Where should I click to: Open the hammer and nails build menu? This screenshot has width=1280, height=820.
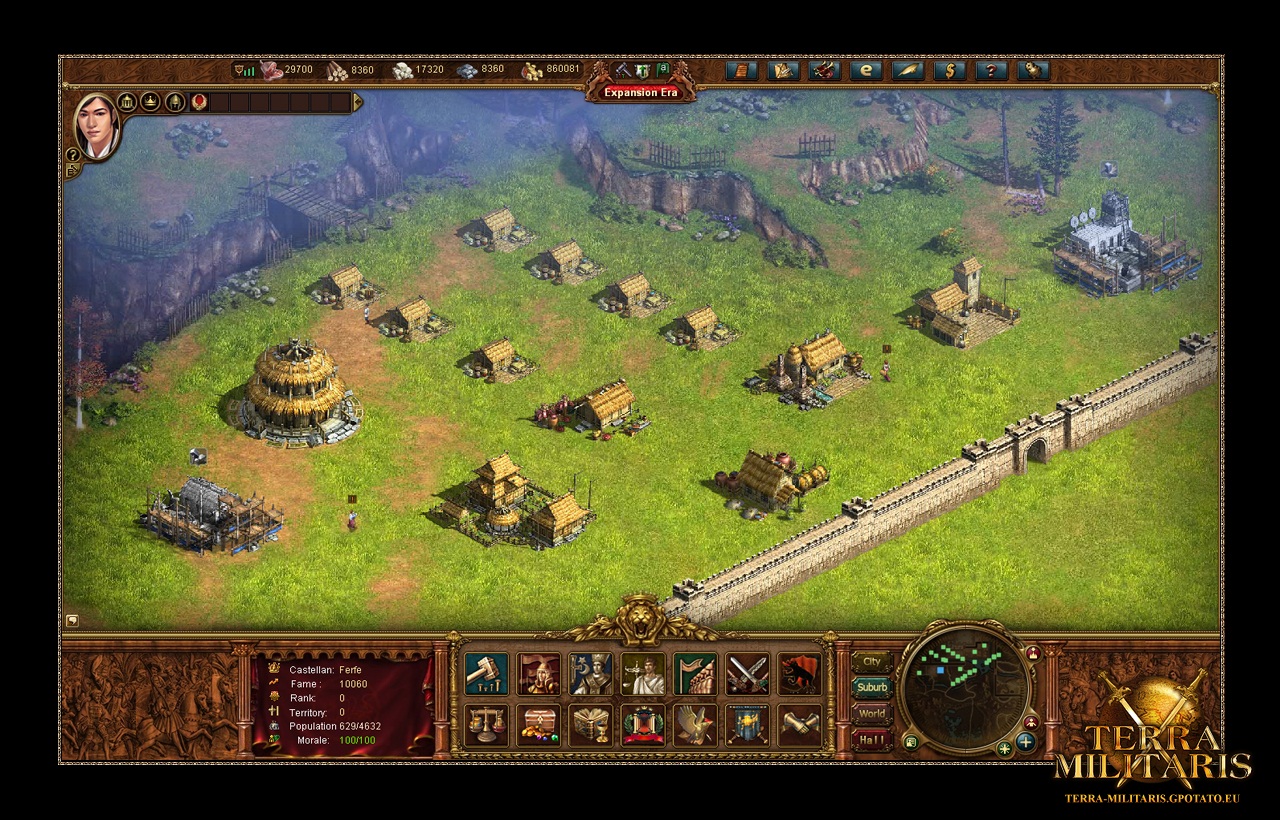point(486,674)
